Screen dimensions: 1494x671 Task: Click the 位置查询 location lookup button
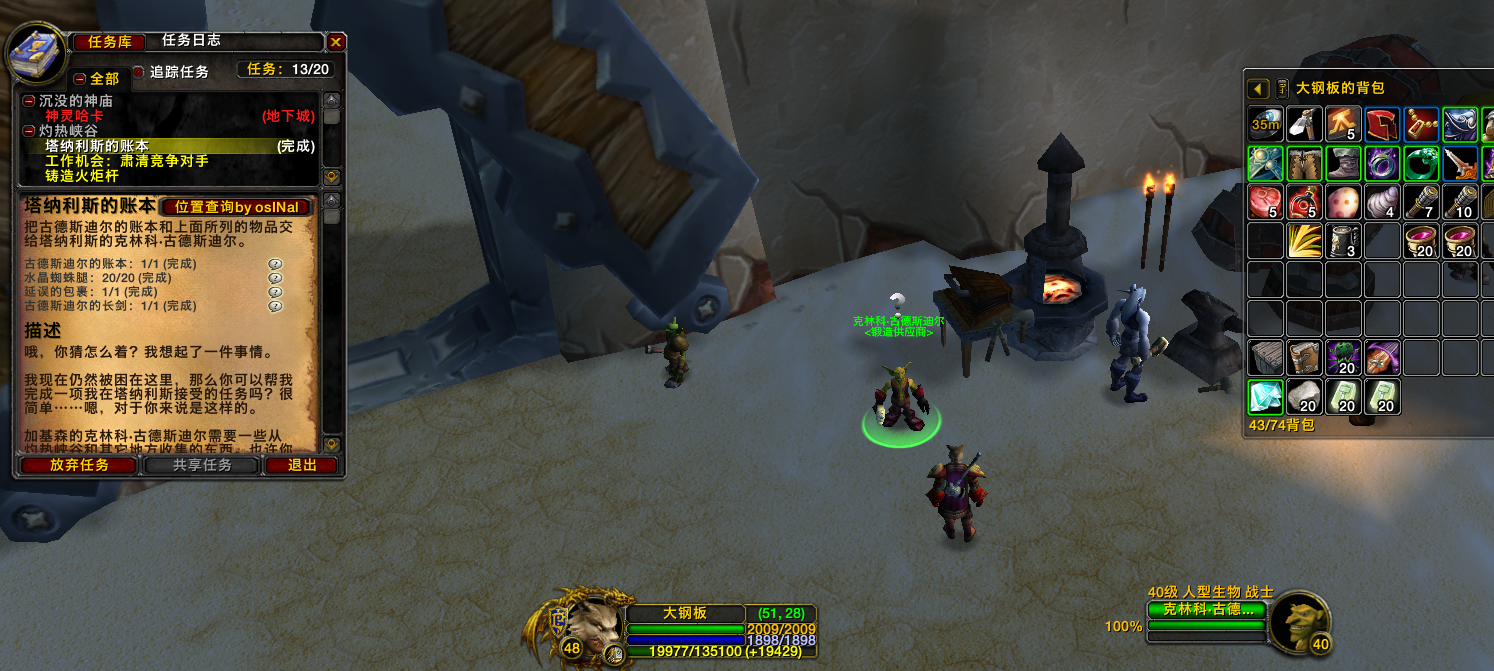pos(236,207)
